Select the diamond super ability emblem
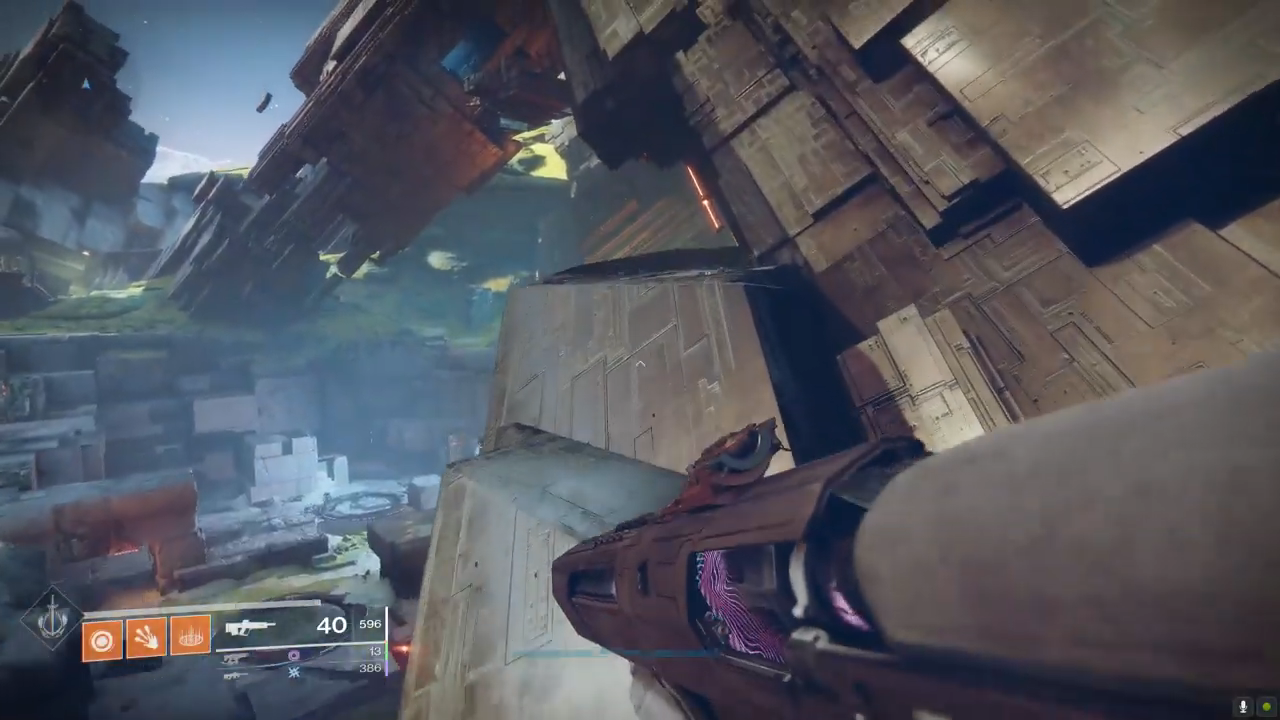 pos(52,621)
